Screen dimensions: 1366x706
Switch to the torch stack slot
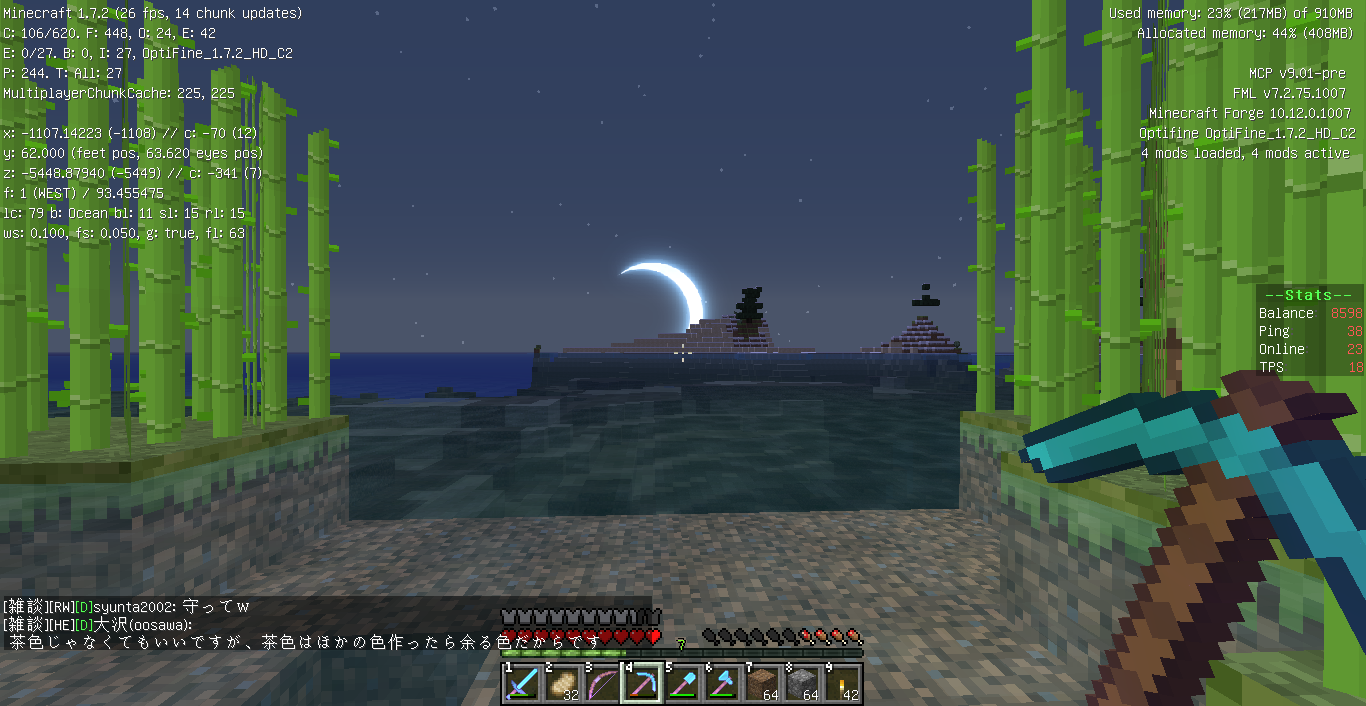pos(842,683)
